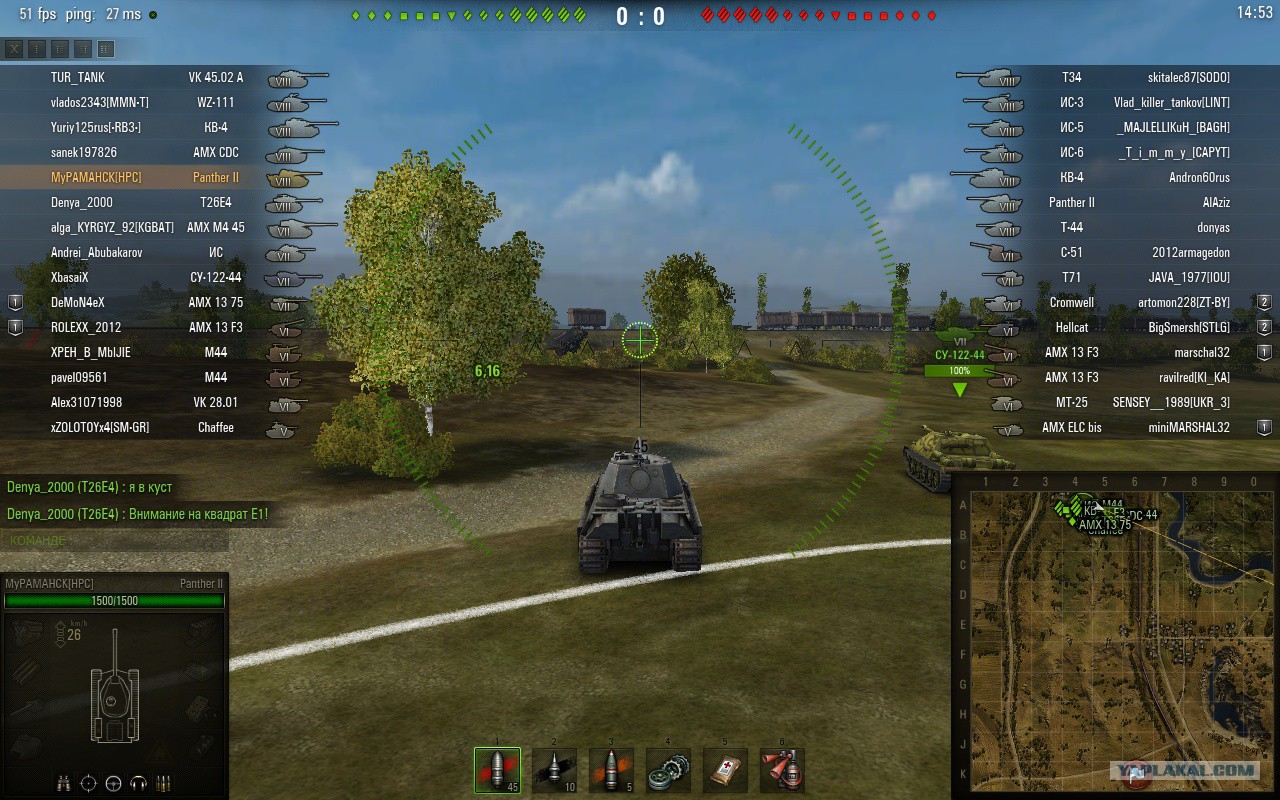Click the engine module icon in damage panel
The height and width of the screenshot is (800, 1280).
[27, 631]
